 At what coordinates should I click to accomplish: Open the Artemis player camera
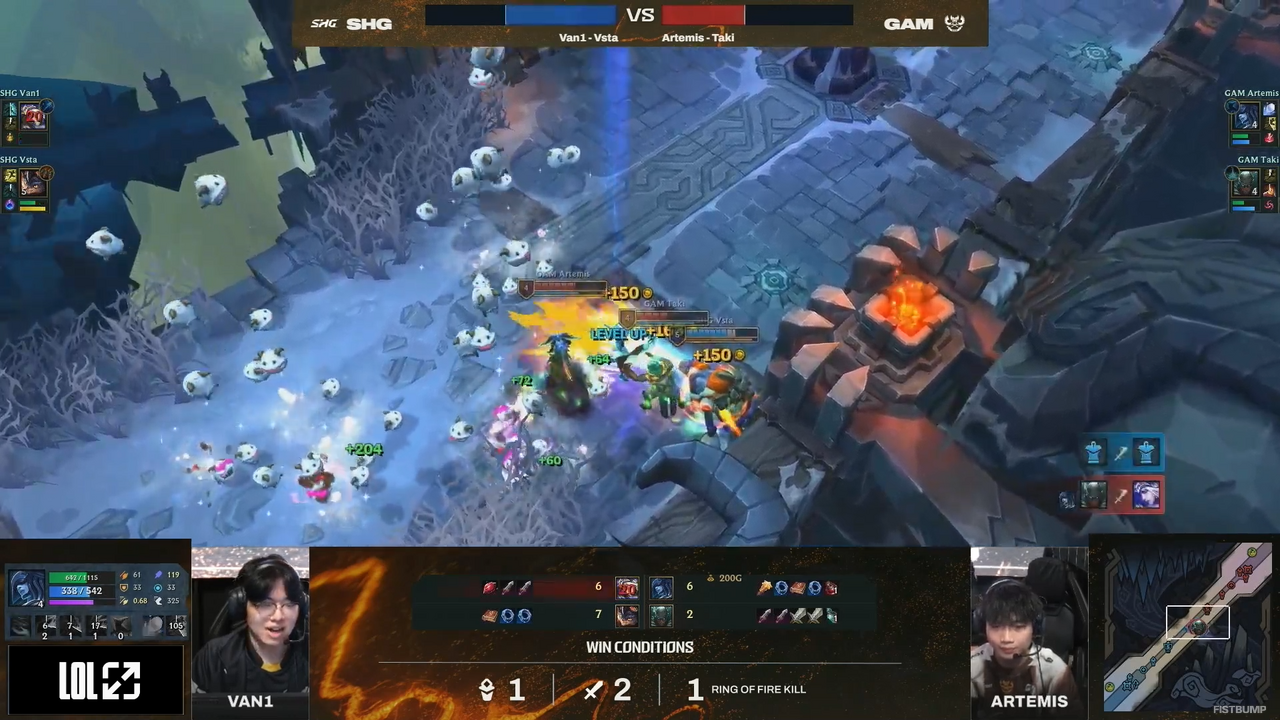[x=1028, y=620]
